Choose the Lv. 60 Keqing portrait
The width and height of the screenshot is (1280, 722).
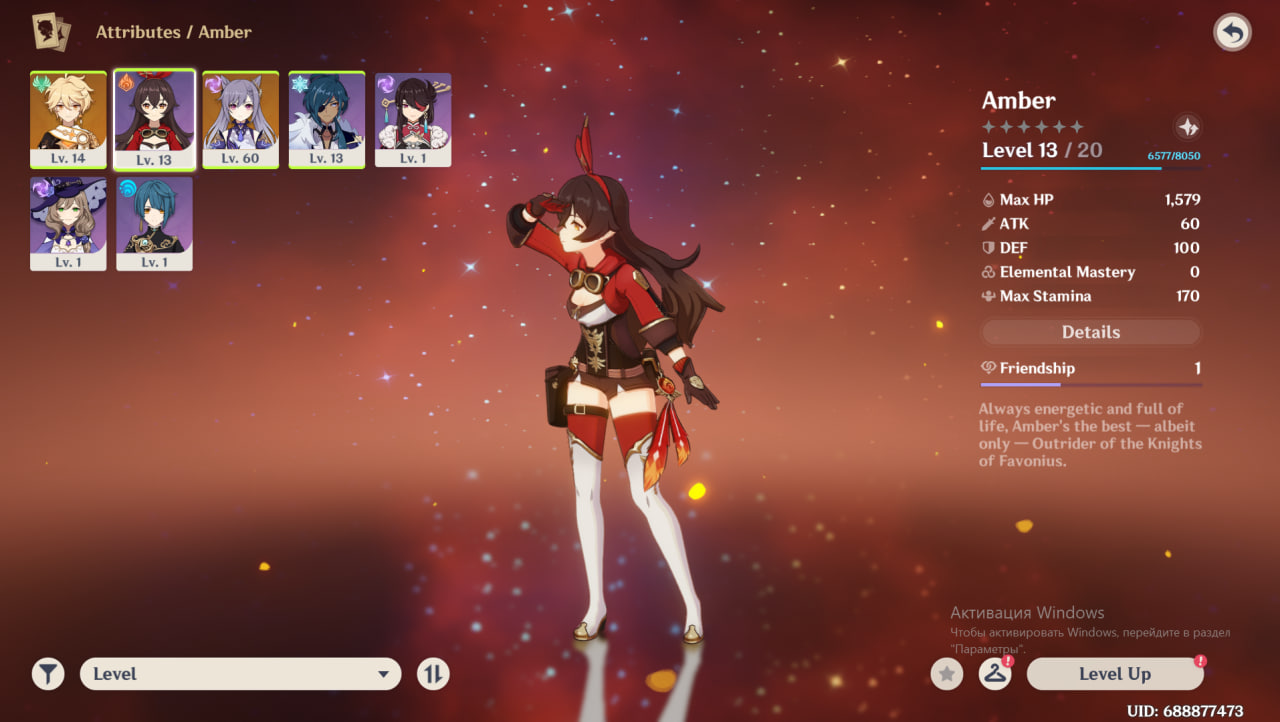click(240, 119)
